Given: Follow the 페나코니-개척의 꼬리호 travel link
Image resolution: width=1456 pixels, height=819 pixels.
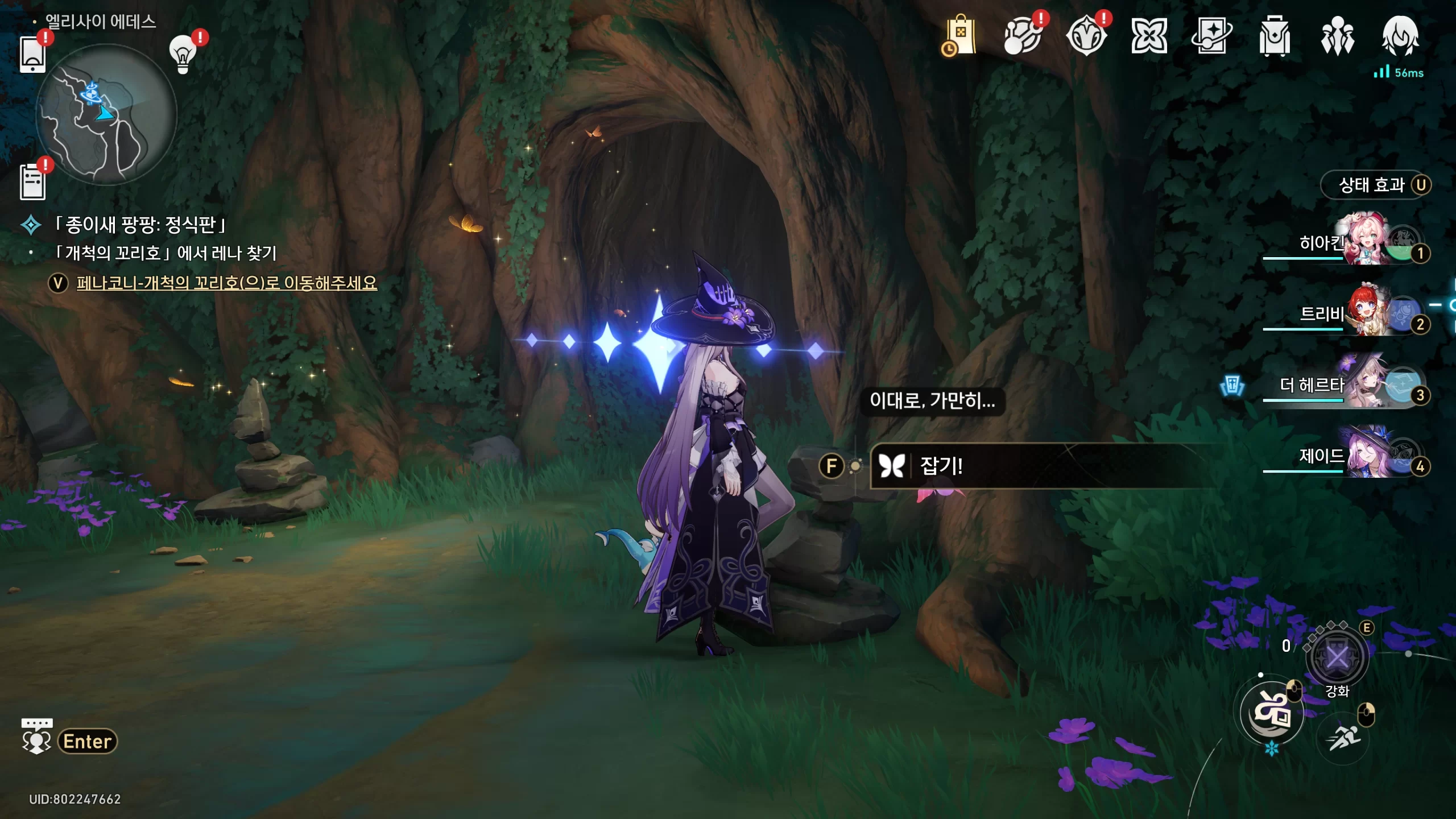Looking at the screenshot, I should tap(226, 283).
